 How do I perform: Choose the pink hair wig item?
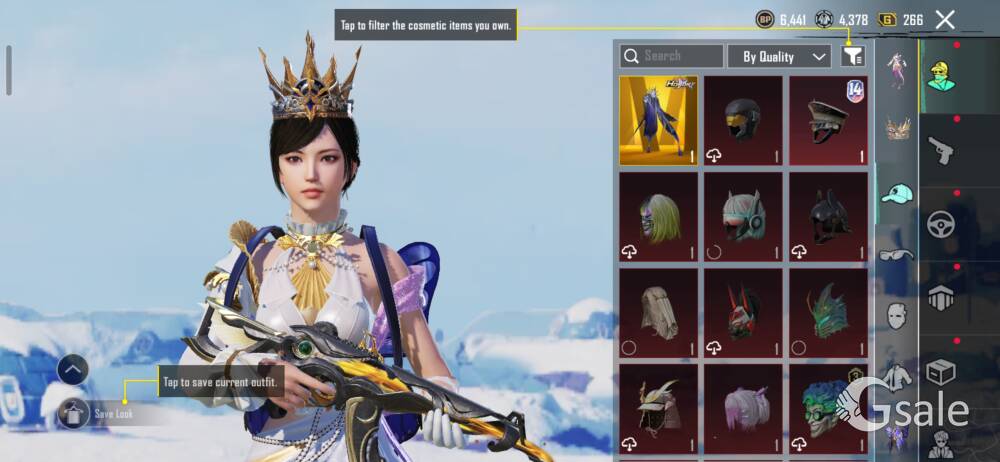click(x=743, y=408)
